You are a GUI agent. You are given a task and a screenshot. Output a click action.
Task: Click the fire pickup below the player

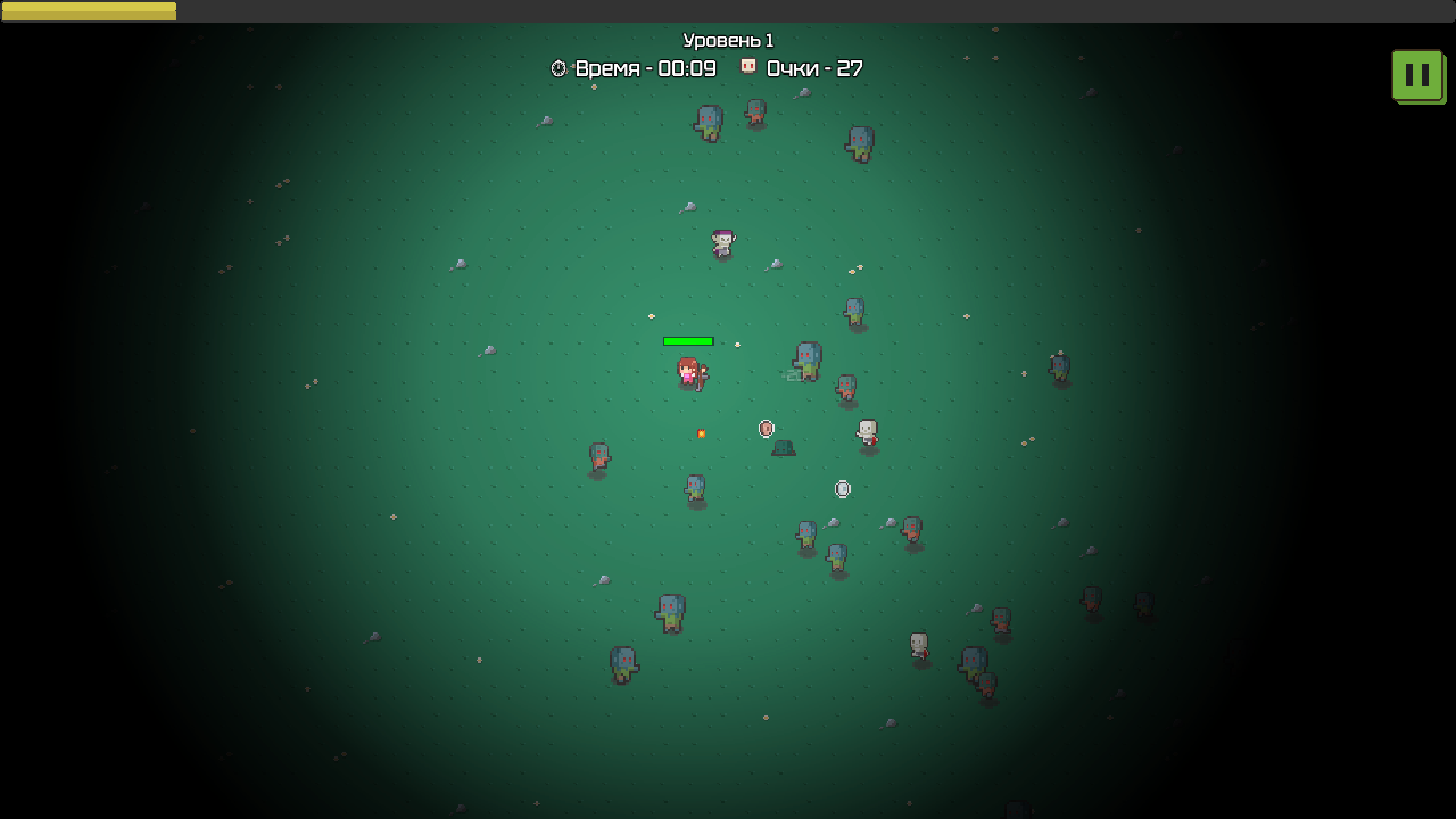click(x=701, y=433)
